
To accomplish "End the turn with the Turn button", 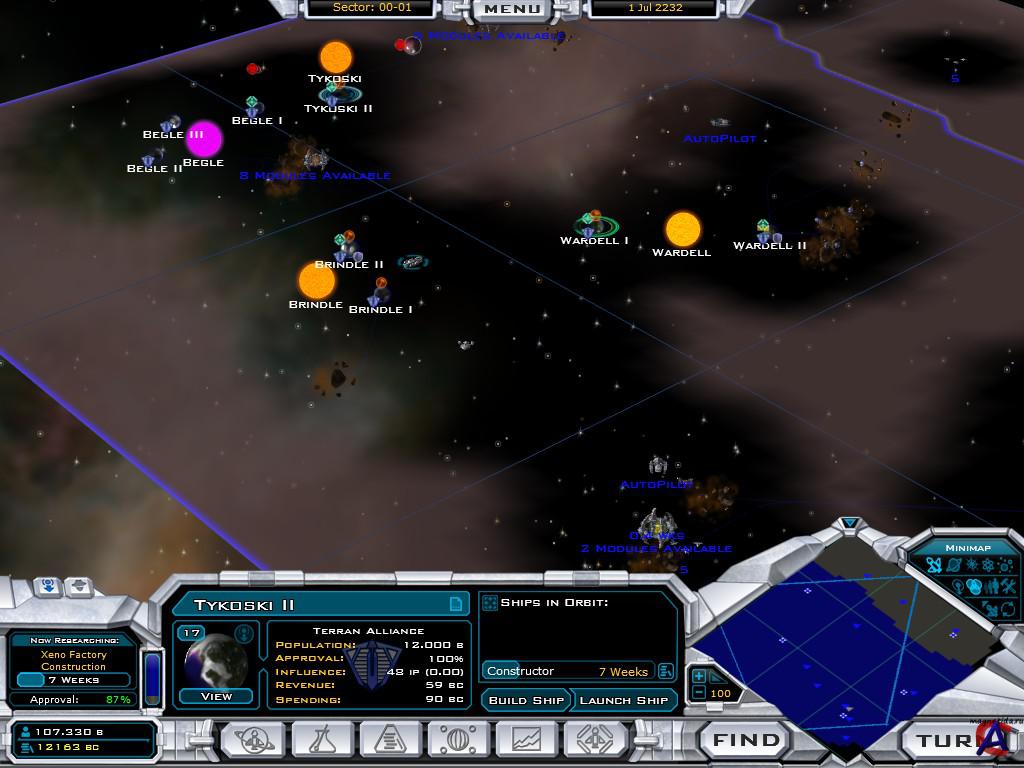I will pos(945,741).
